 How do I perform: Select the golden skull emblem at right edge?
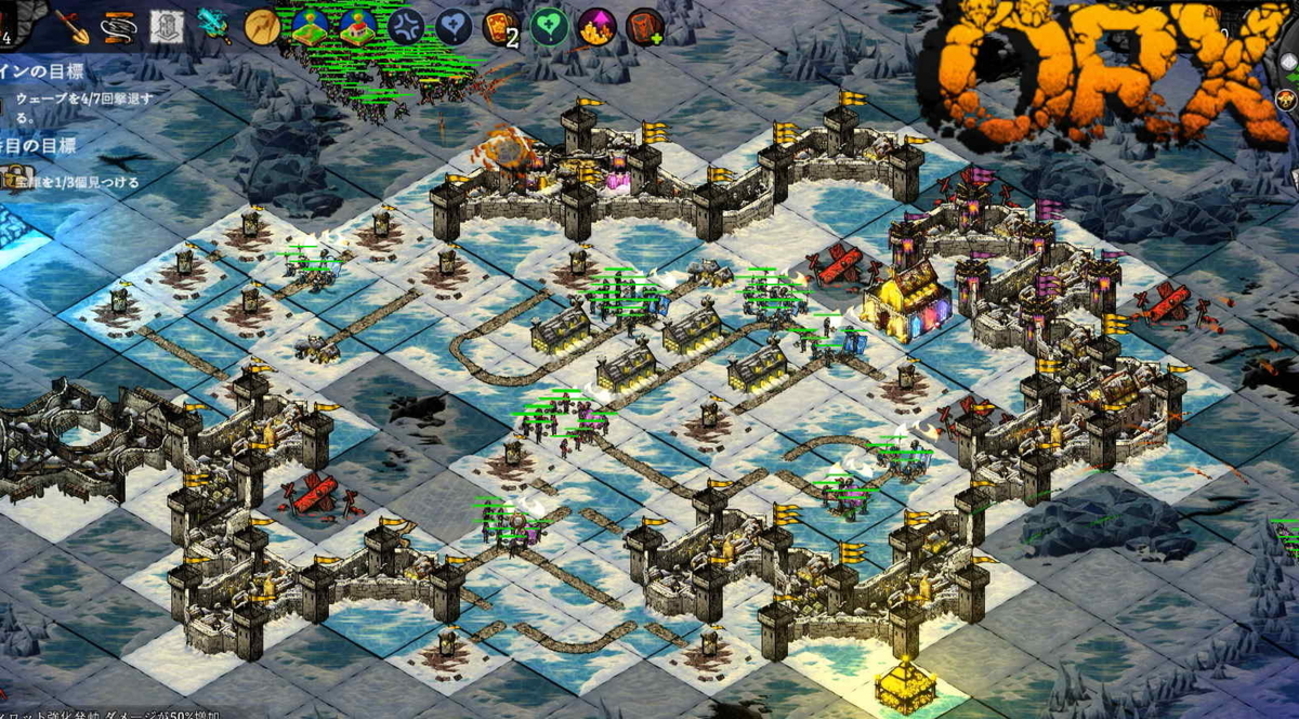click(1286, 99)
